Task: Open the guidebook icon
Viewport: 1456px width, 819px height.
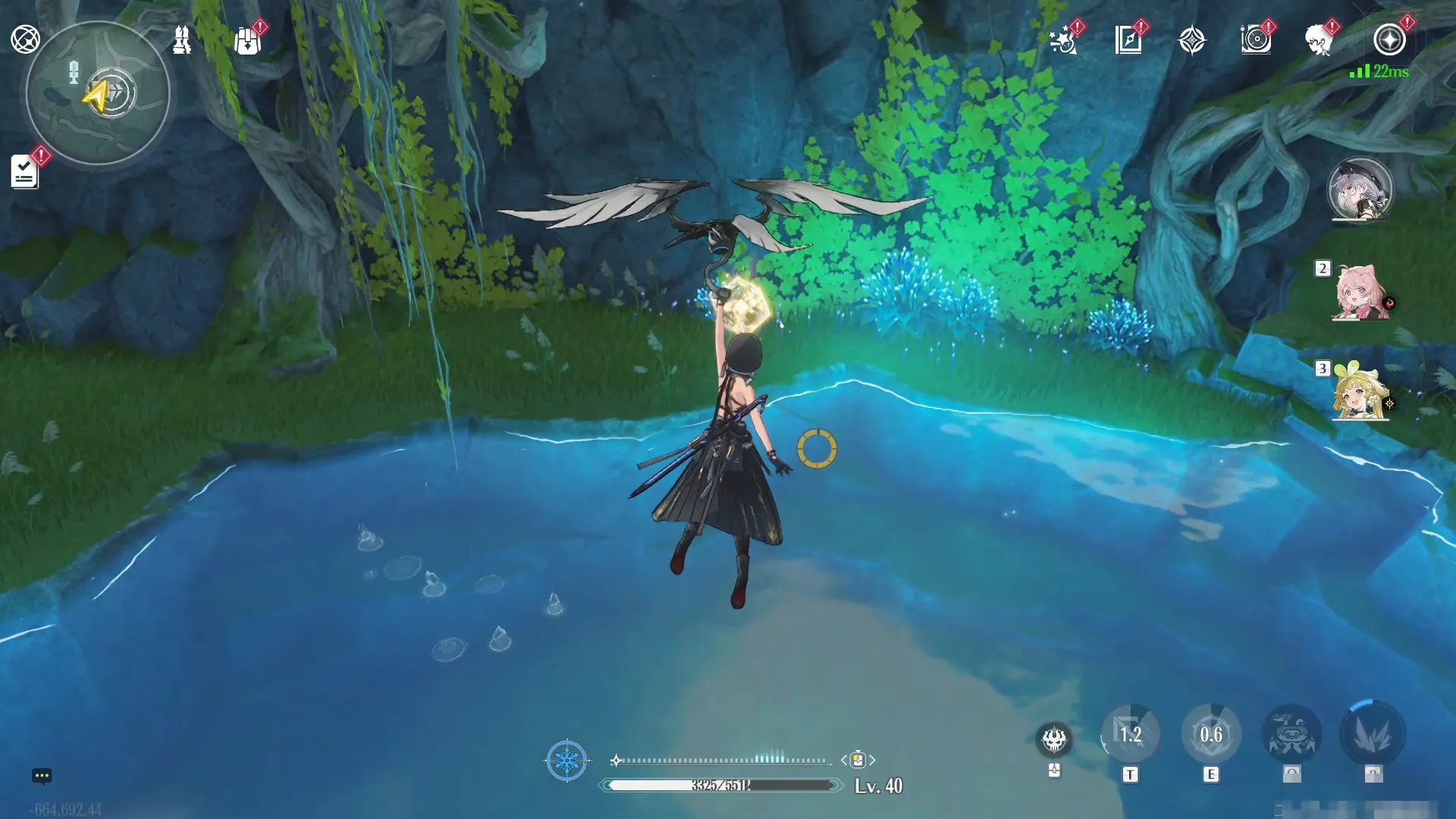Action: pyautogui.click(x=1128, y=40)
